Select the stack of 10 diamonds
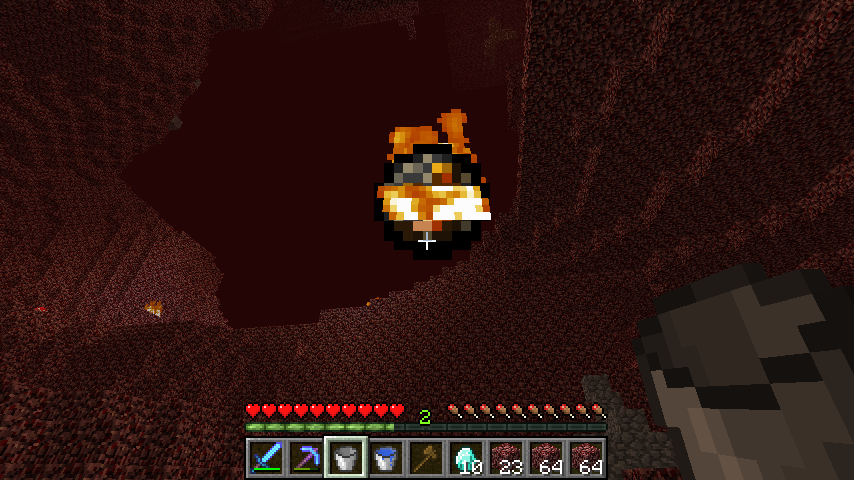This screenshot has height=480, width=854. tap(466, 458)
